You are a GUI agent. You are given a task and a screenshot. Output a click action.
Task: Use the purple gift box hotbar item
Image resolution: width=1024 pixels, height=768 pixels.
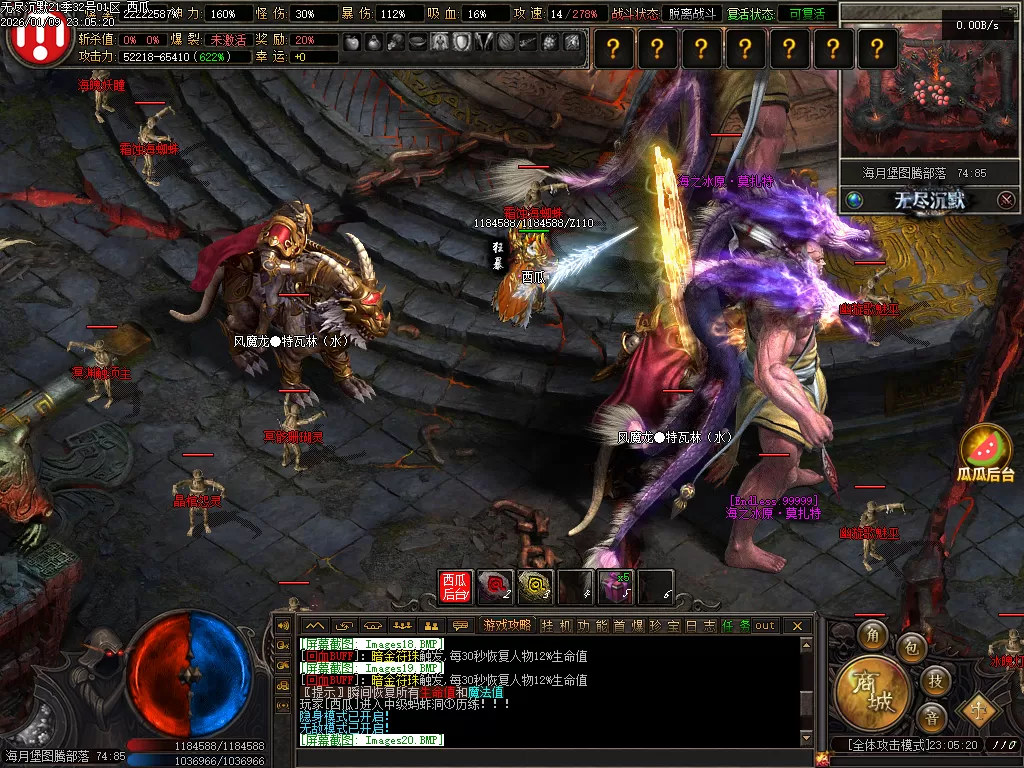[615, 587]
